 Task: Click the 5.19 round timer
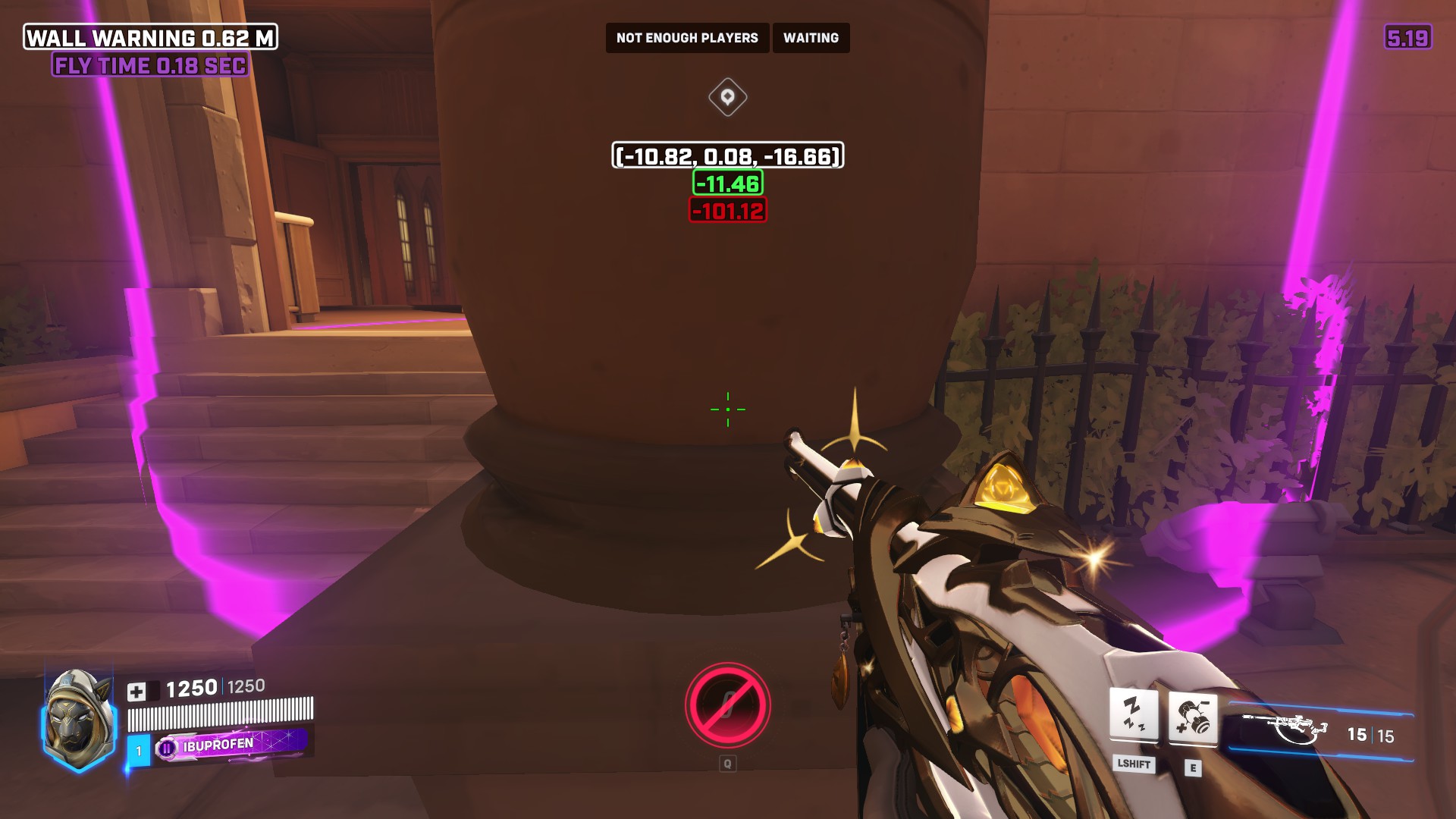pyautogui.click(x=1408, y=36)
